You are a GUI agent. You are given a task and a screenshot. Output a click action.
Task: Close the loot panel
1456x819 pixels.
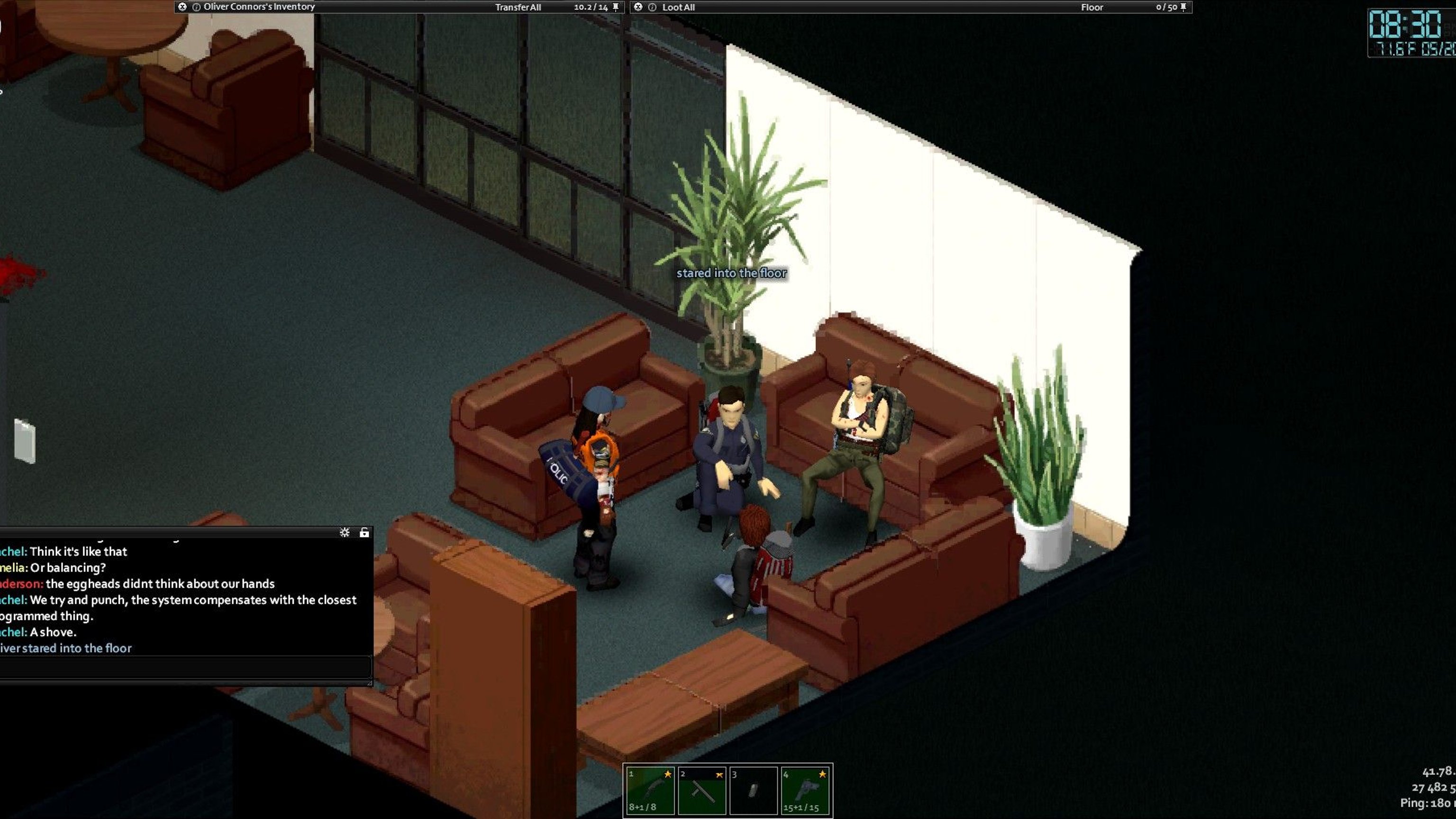pos(638,7)
